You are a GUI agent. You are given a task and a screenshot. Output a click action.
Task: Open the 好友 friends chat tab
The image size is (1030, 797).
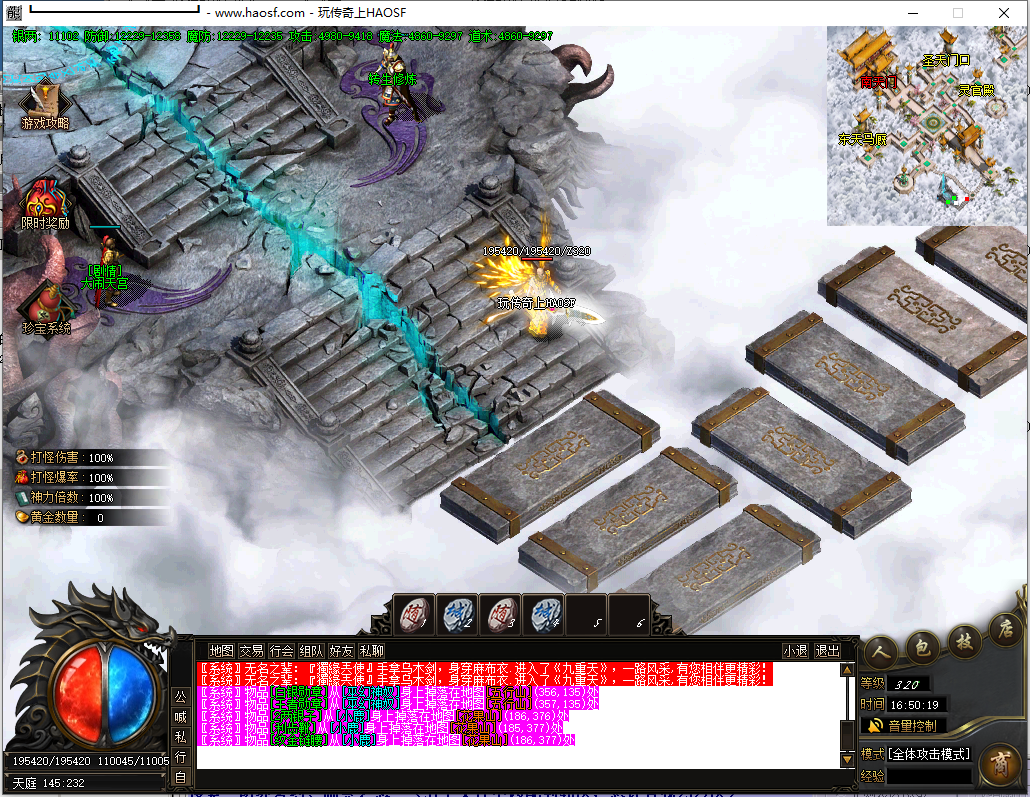pyautogui.click(x=341, y=651)
